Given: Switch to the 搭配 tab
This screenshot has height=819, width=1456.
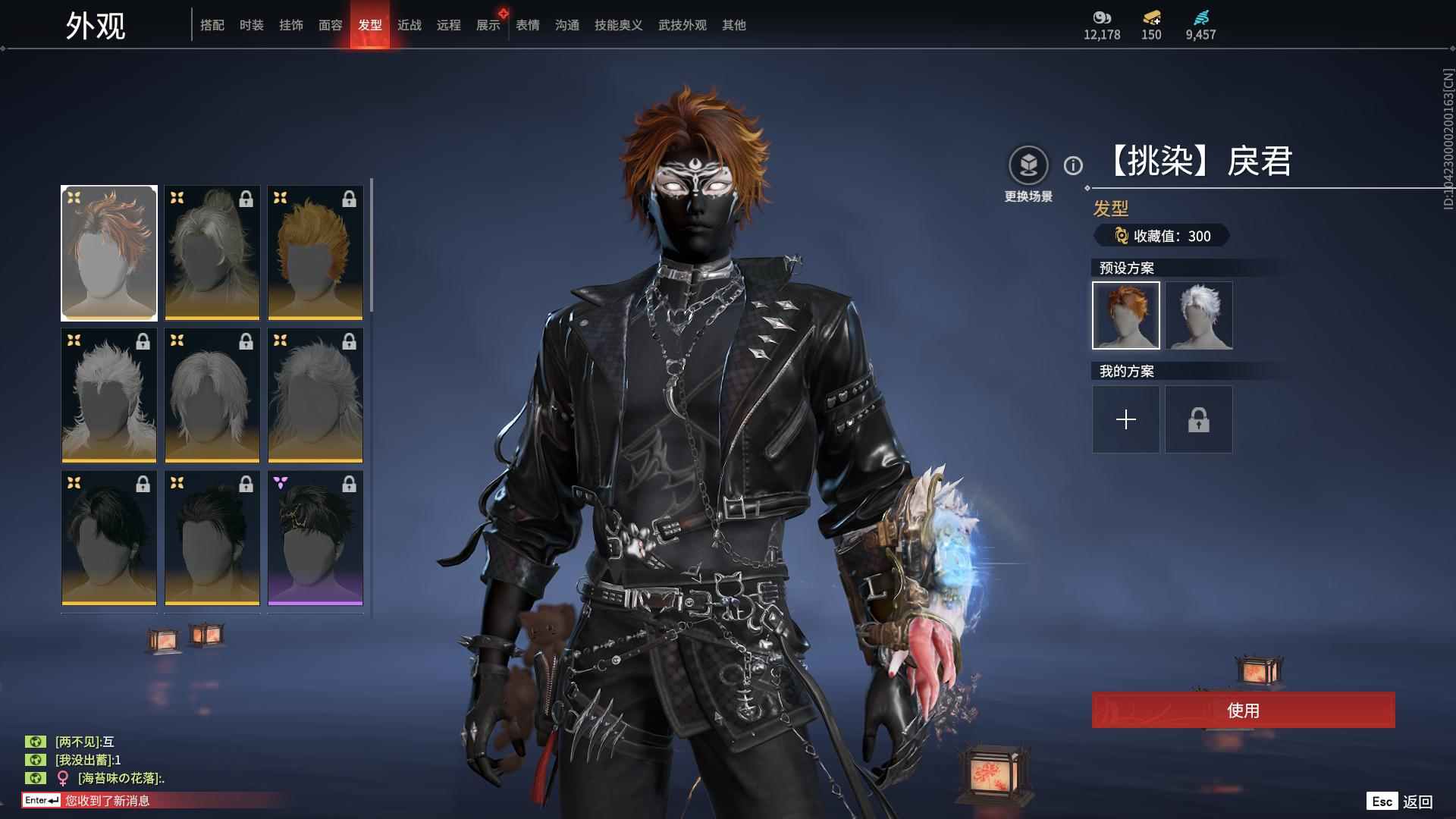Looking at the screenshot, I should (x=212, y=25).
